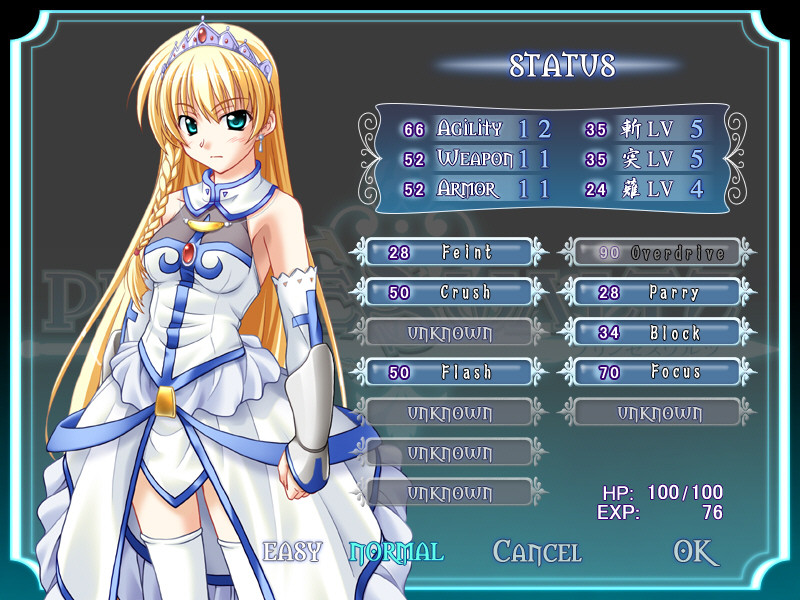This screenshot has height=600, width=800.
Task: Choose the Flash skill
Action: coord(450,373)
